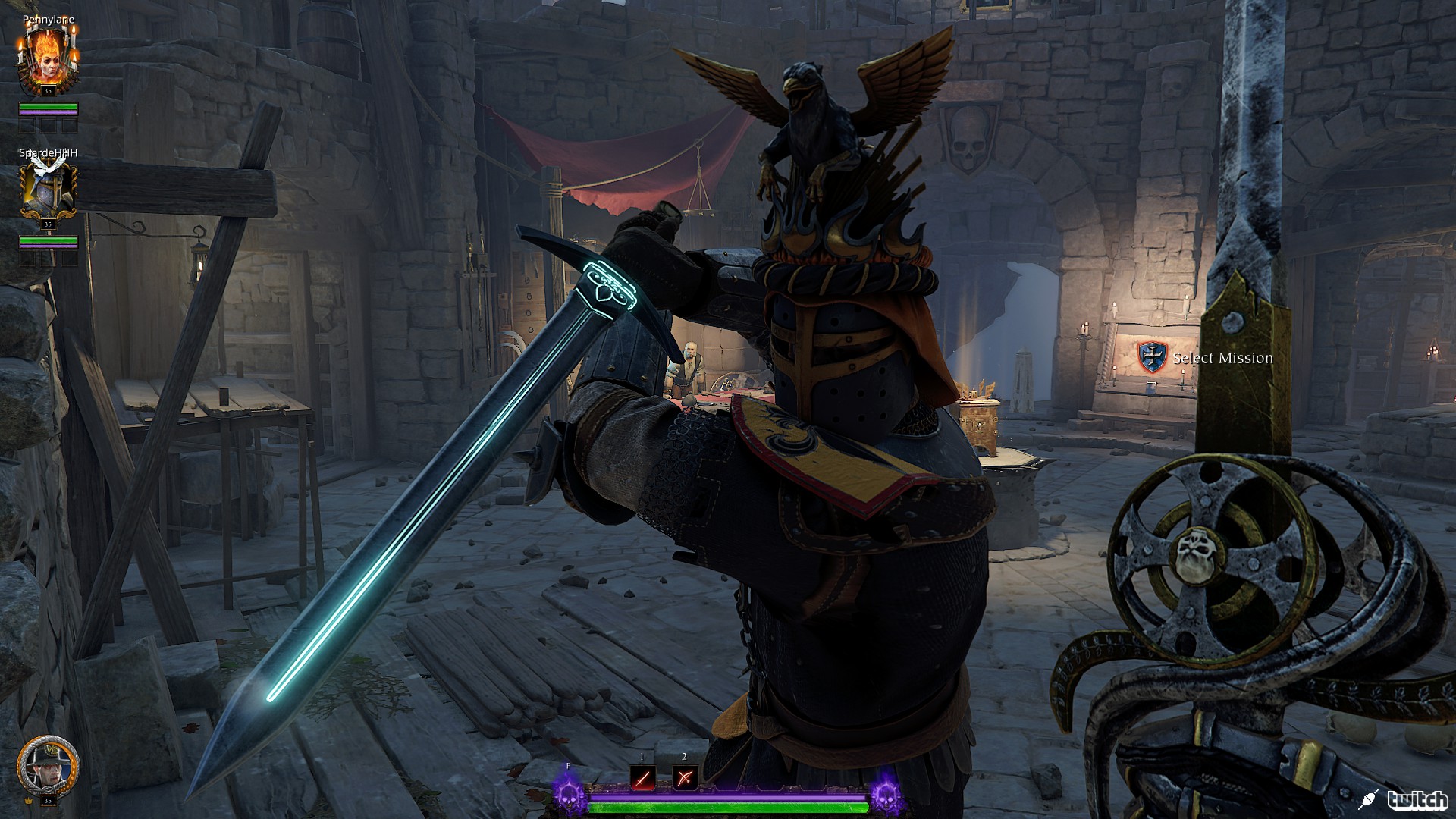Click the purple skull career skill icon
The width and height of the screenshot is (1456, 819).
pyautogui.click(x=567, y=799)
